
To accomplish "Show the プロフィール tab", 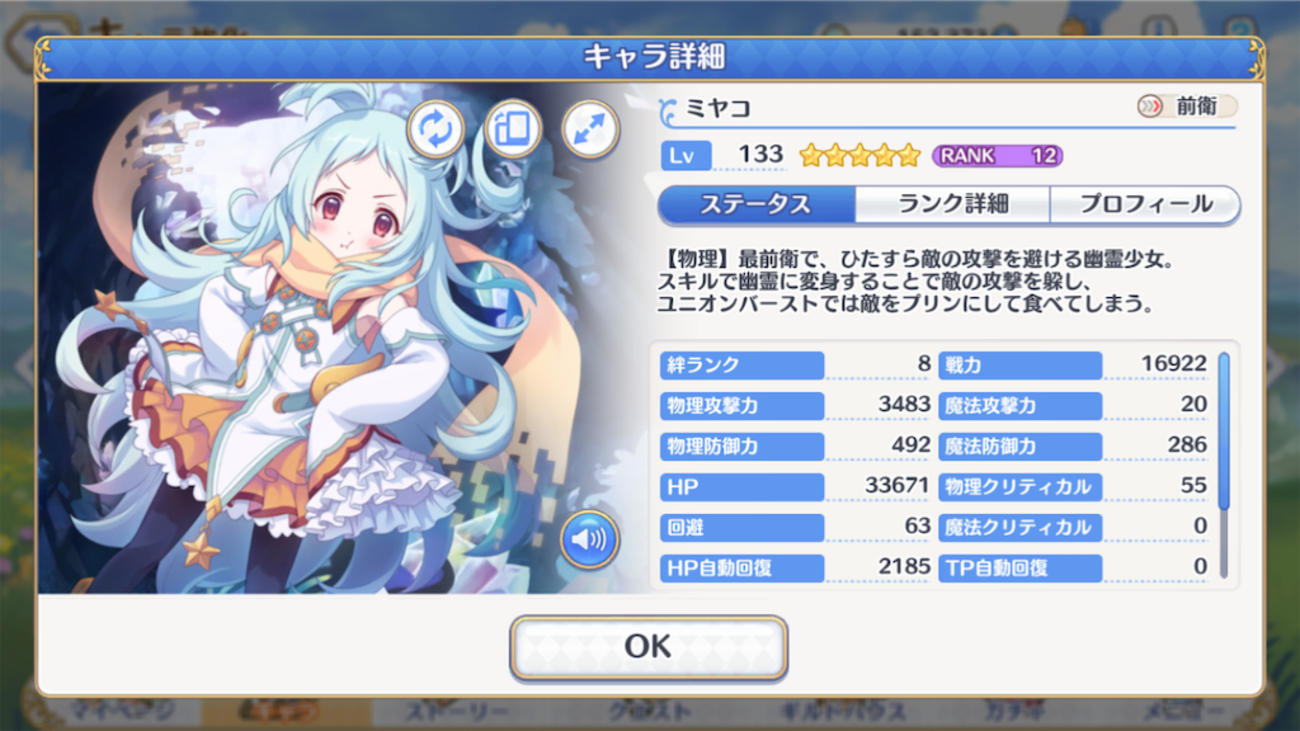I will [x=1145, y=205].
